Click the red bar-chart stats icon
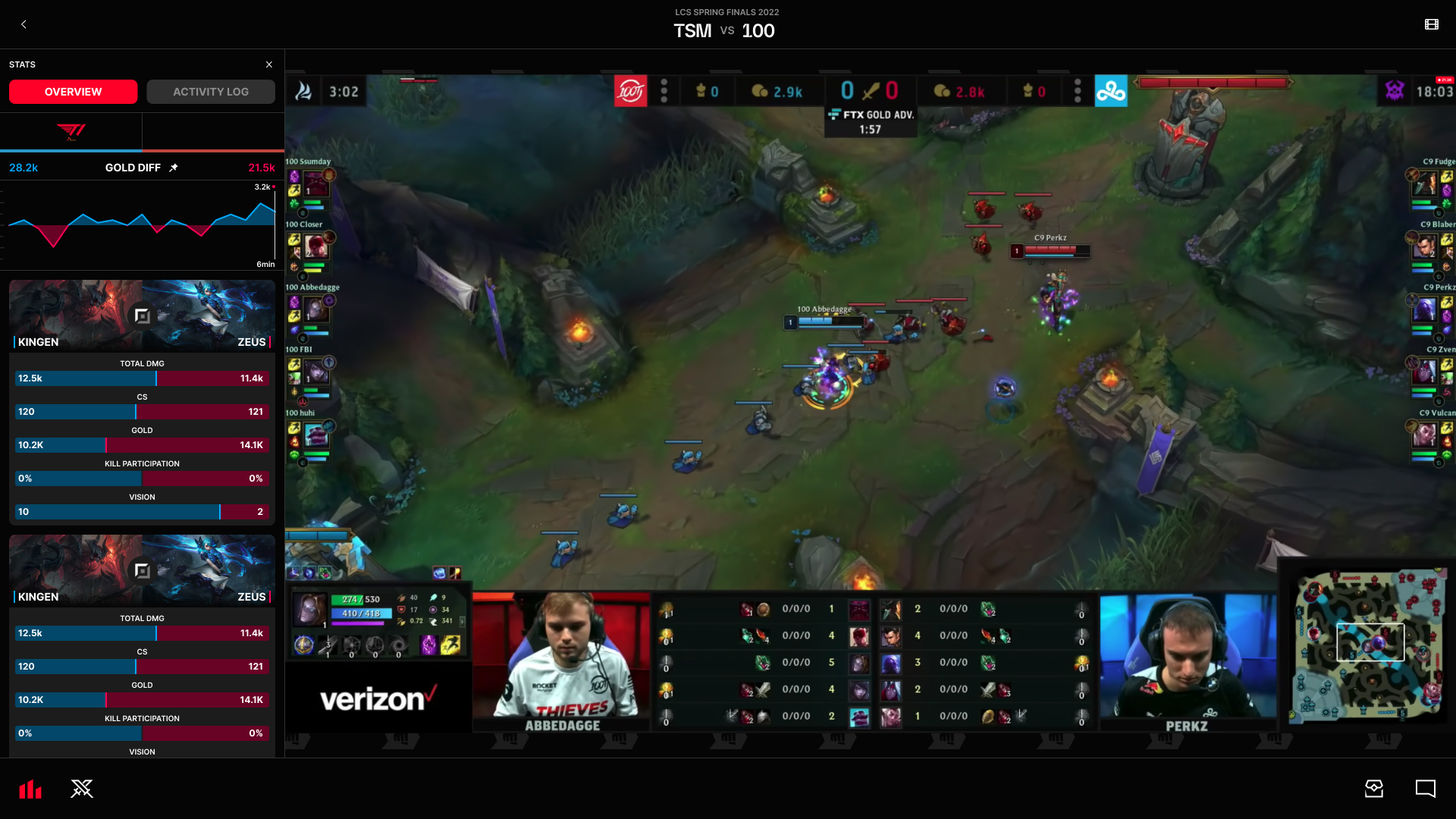This screenshot has width=1456, height=819. [x=30, y=789]
